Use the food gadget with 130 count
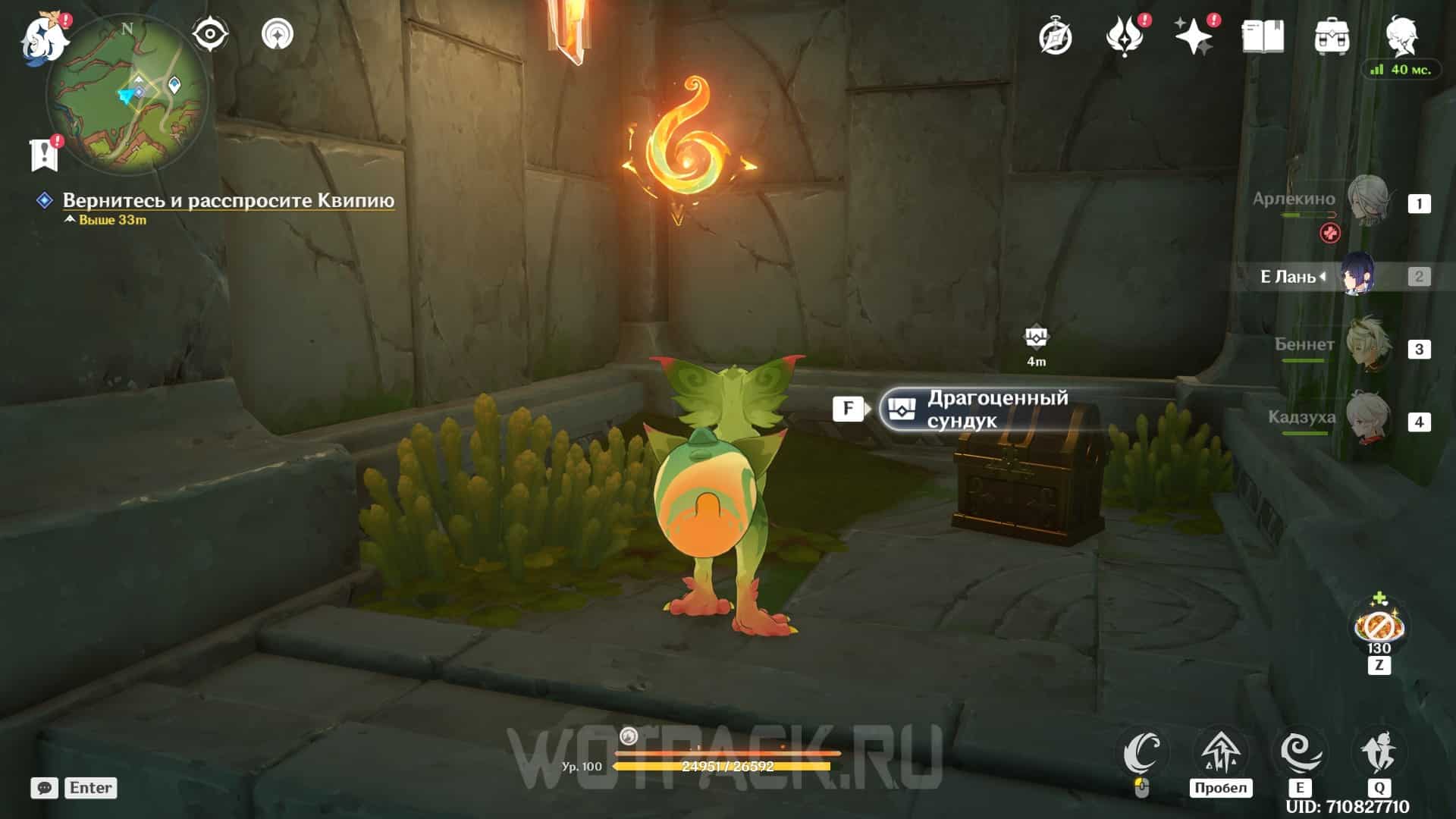1456x819 pixels. [x=1379, y=626]
